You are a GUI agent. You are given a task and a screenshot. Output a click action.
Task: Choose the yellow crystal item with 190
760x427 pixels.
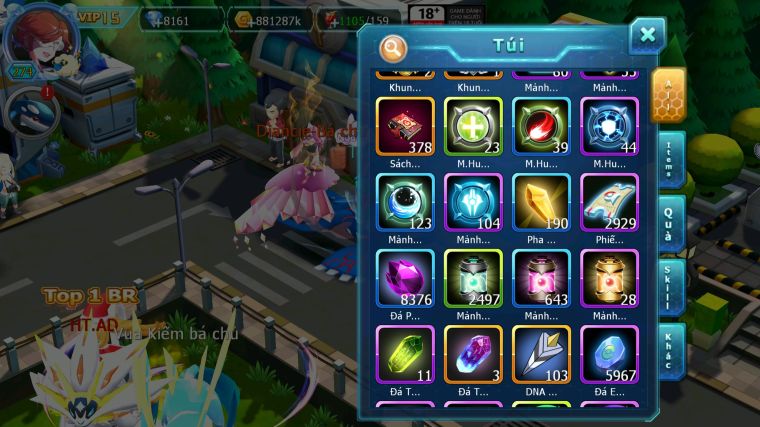541,203
